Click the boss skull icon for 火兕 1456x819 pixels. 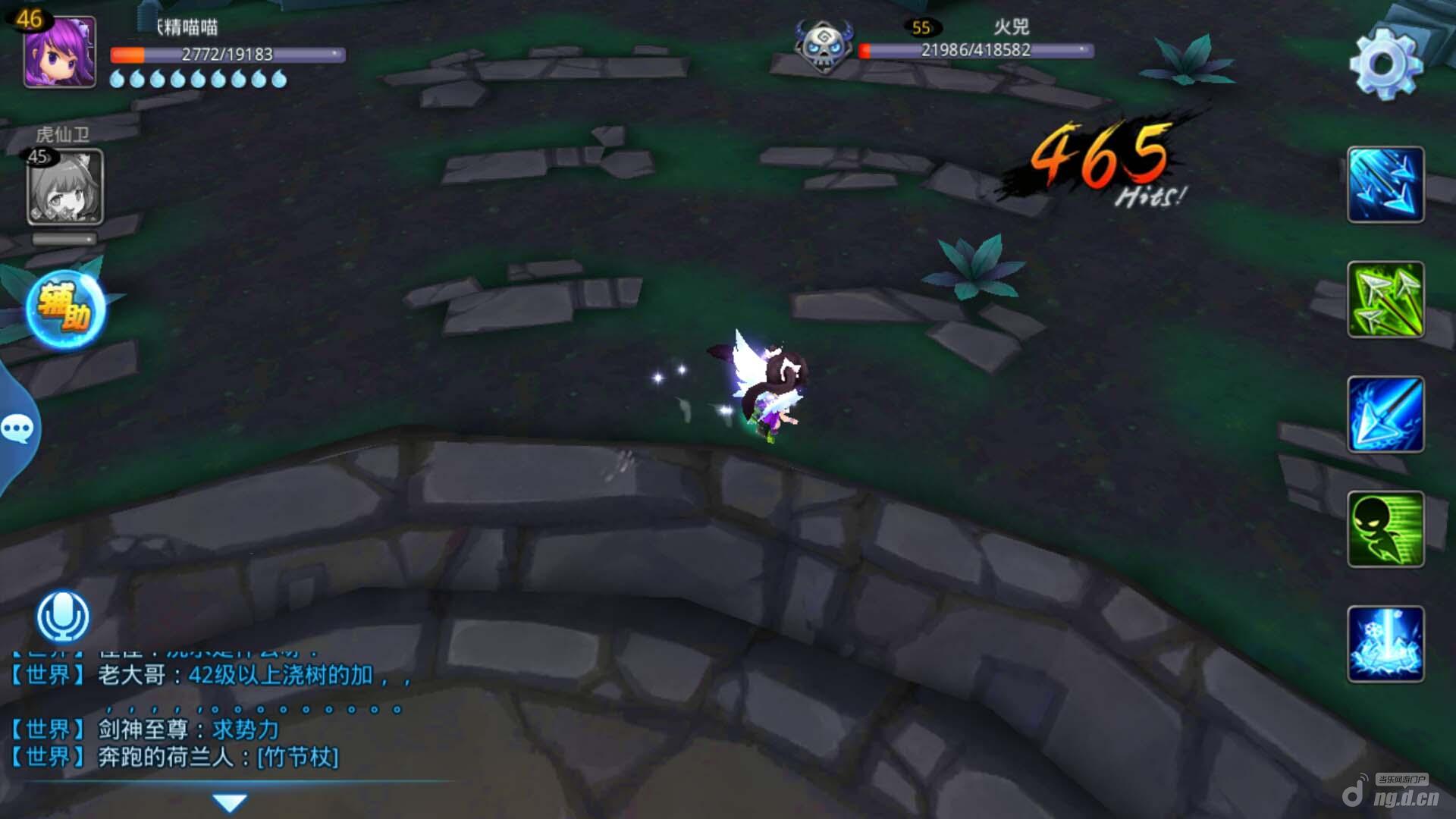point(823,45)
